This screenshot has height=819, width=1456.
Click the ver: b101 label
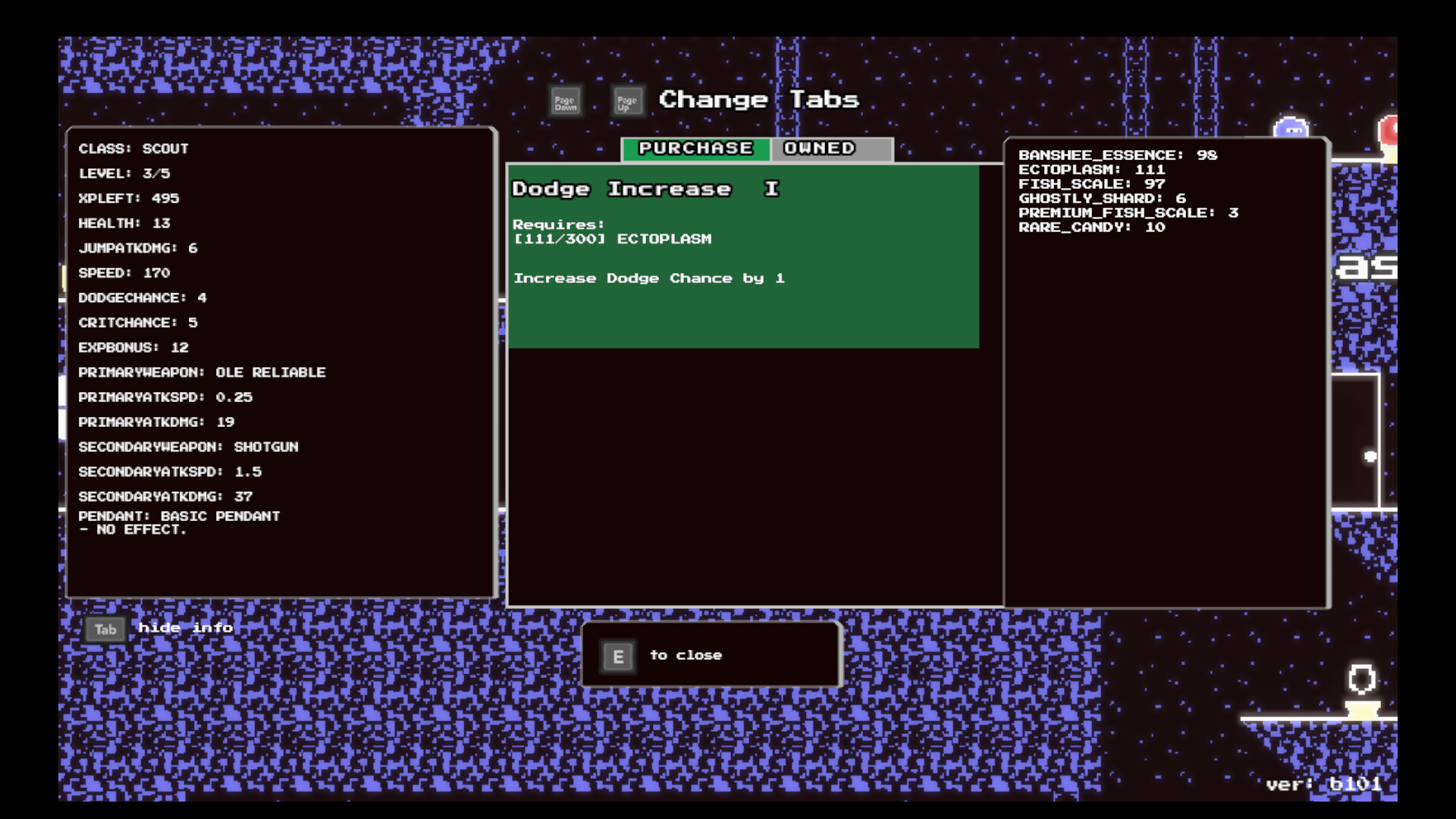1325,786
